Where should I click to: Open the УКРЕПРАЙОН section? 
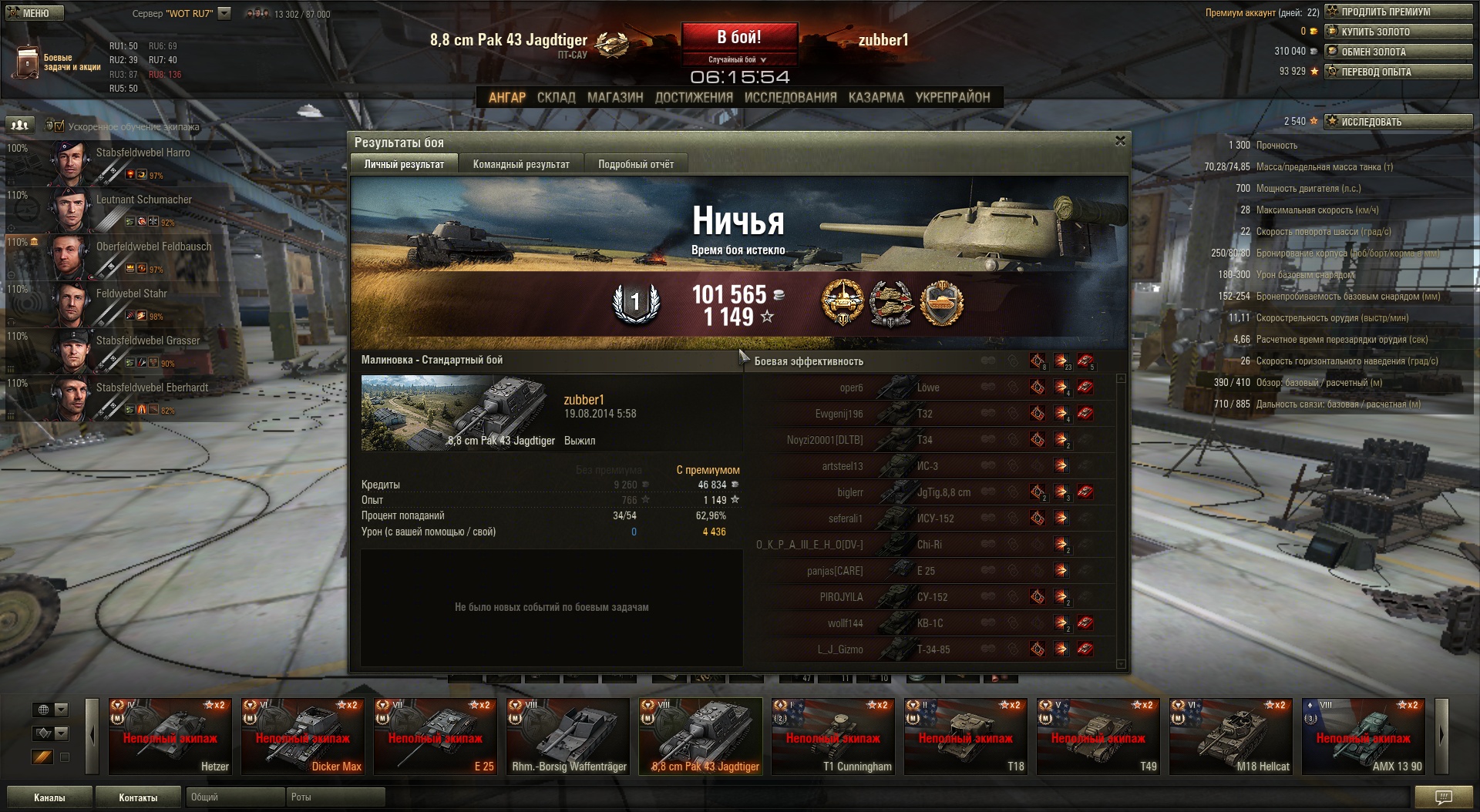[x=952, y=97]
